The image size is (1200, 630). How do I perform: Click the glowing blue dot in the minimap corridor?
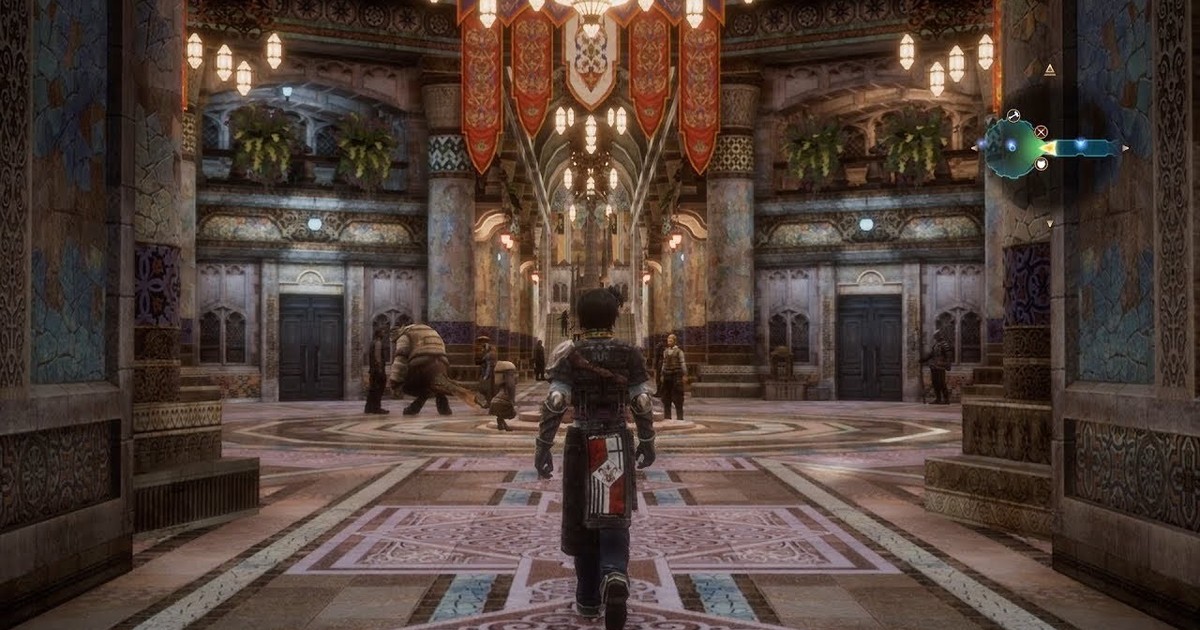pos(1079,146)
